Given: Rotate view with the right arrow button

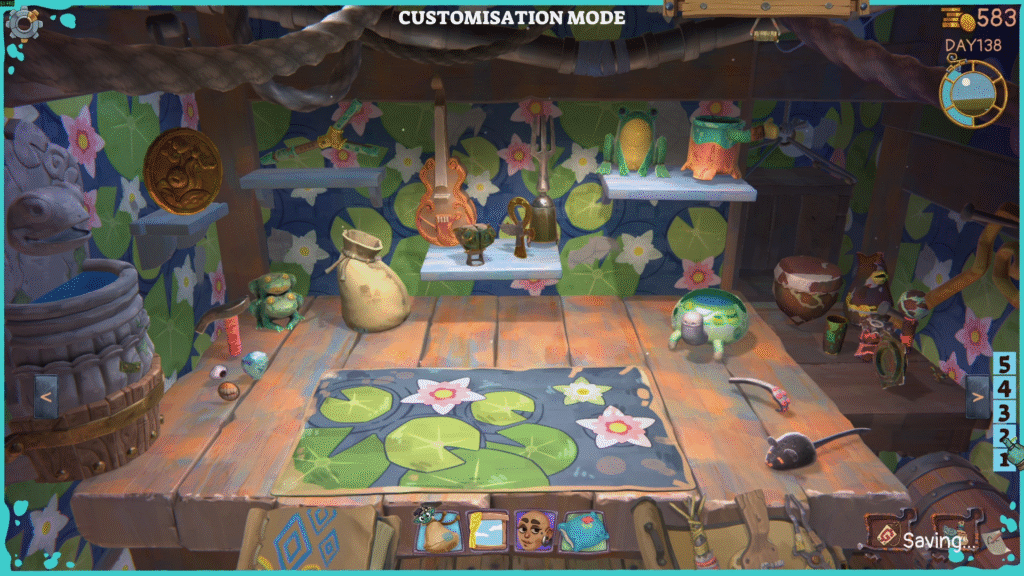Looking at the screenshot, I should (977, 397).
